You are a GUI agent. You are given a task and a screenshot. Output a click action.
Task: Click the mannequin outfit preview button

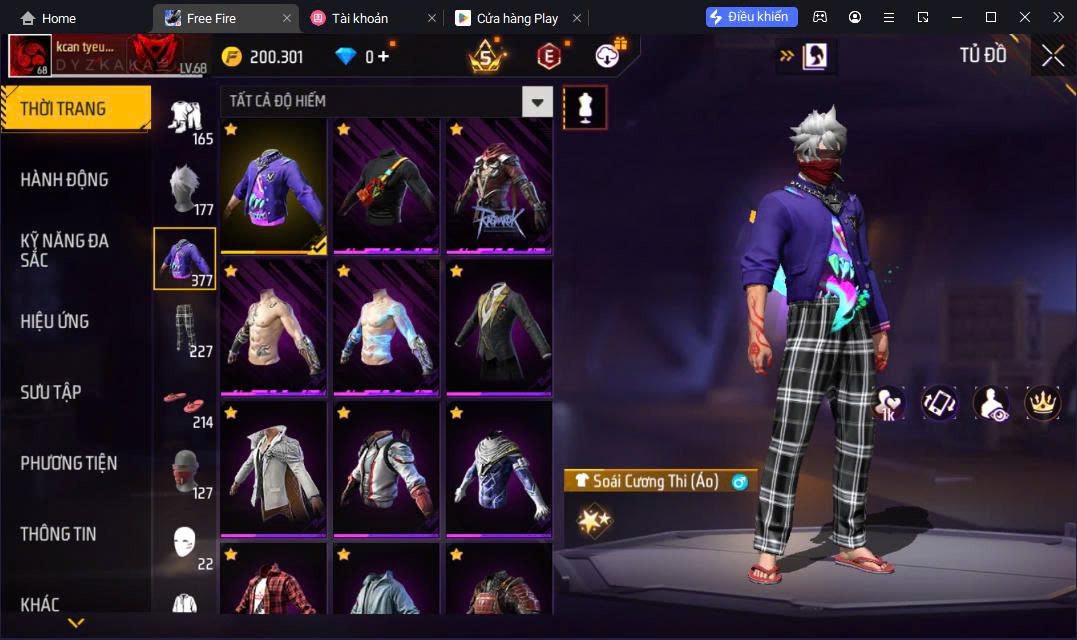click(585, 107)
